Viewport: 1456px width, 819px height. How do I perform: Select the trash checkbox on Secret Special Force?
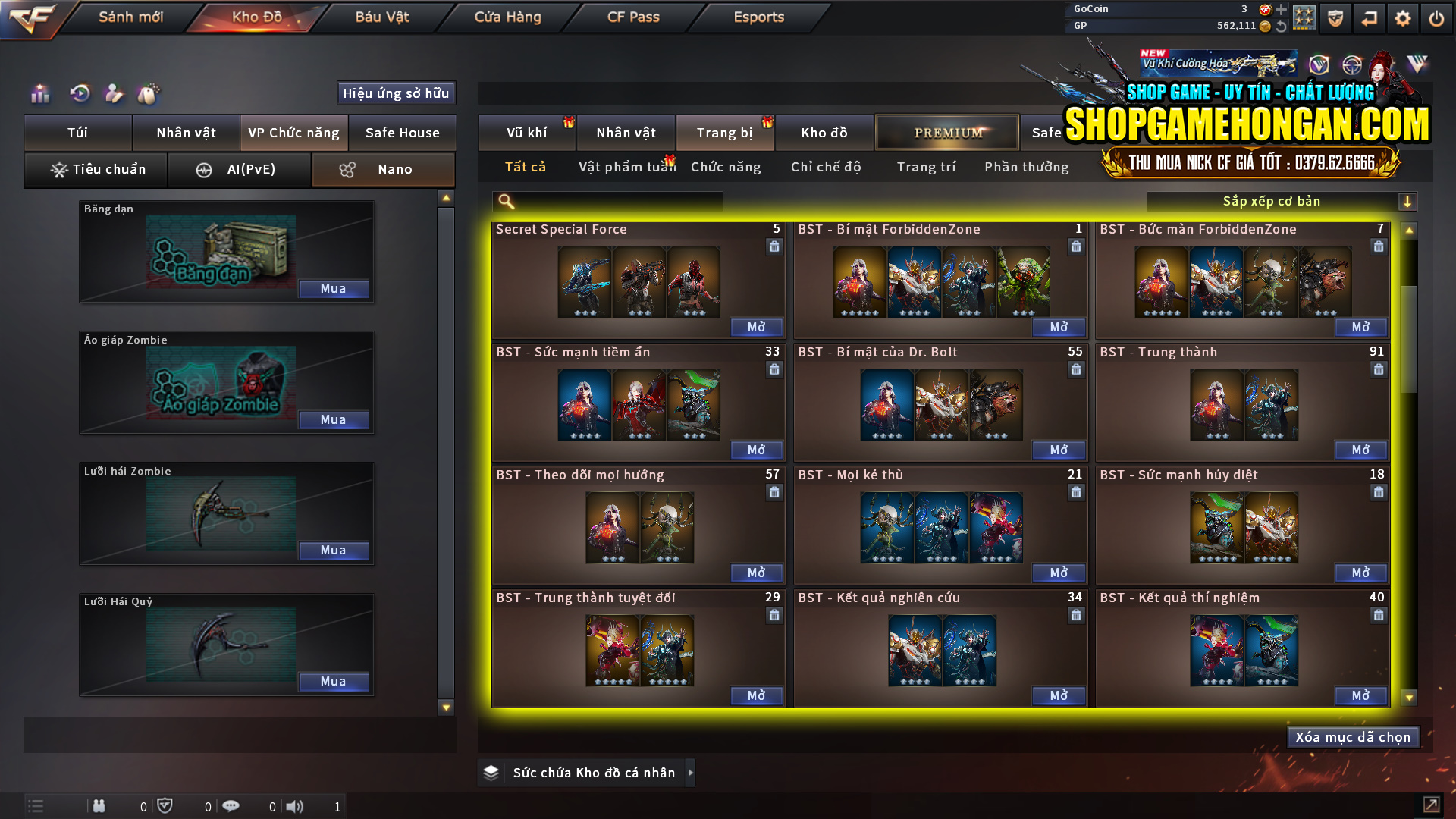773,246
